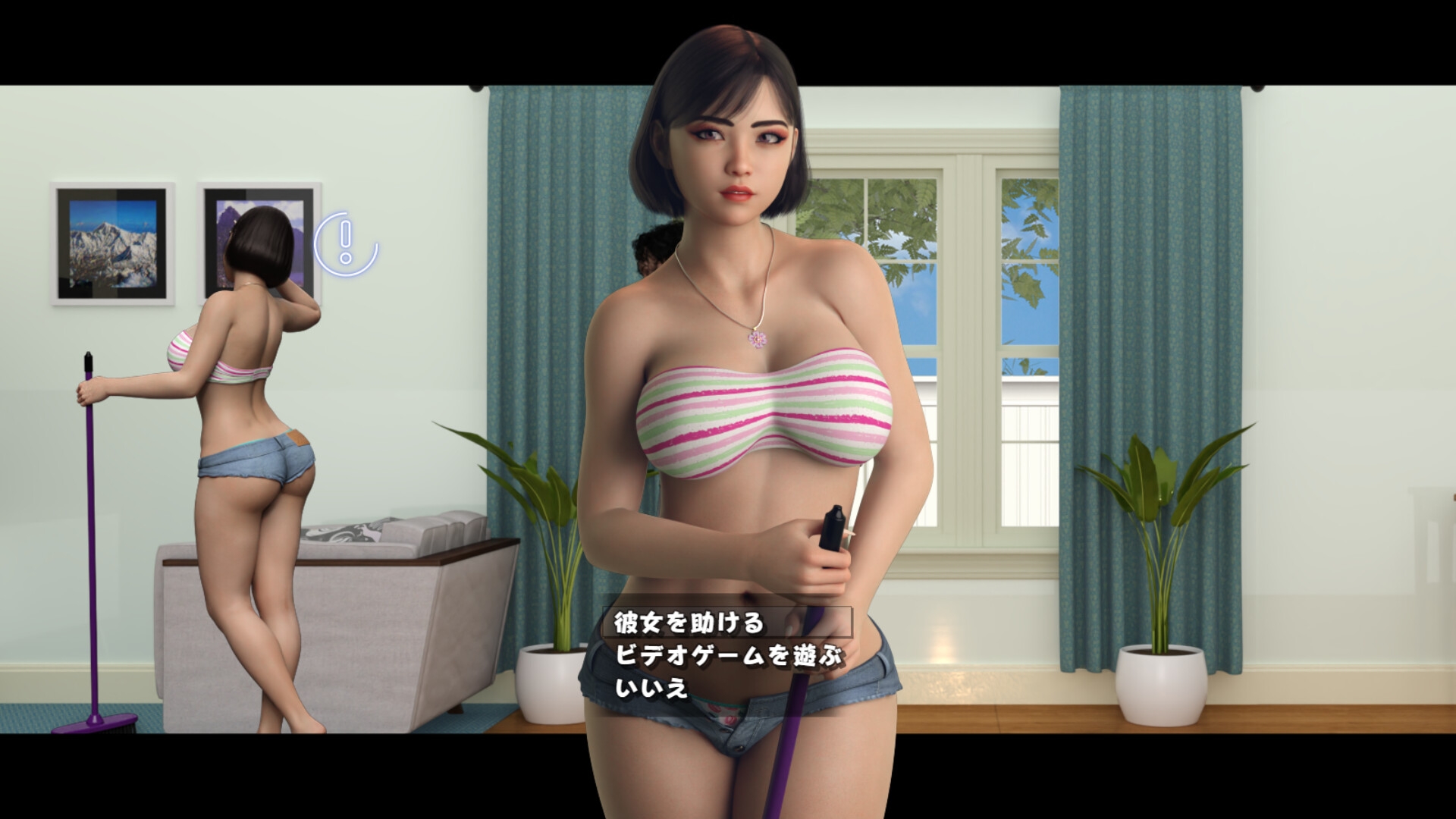Click the mountain photo on the left wall
This screenshot has height=819, width=1456.
click(x=111, y=241)
